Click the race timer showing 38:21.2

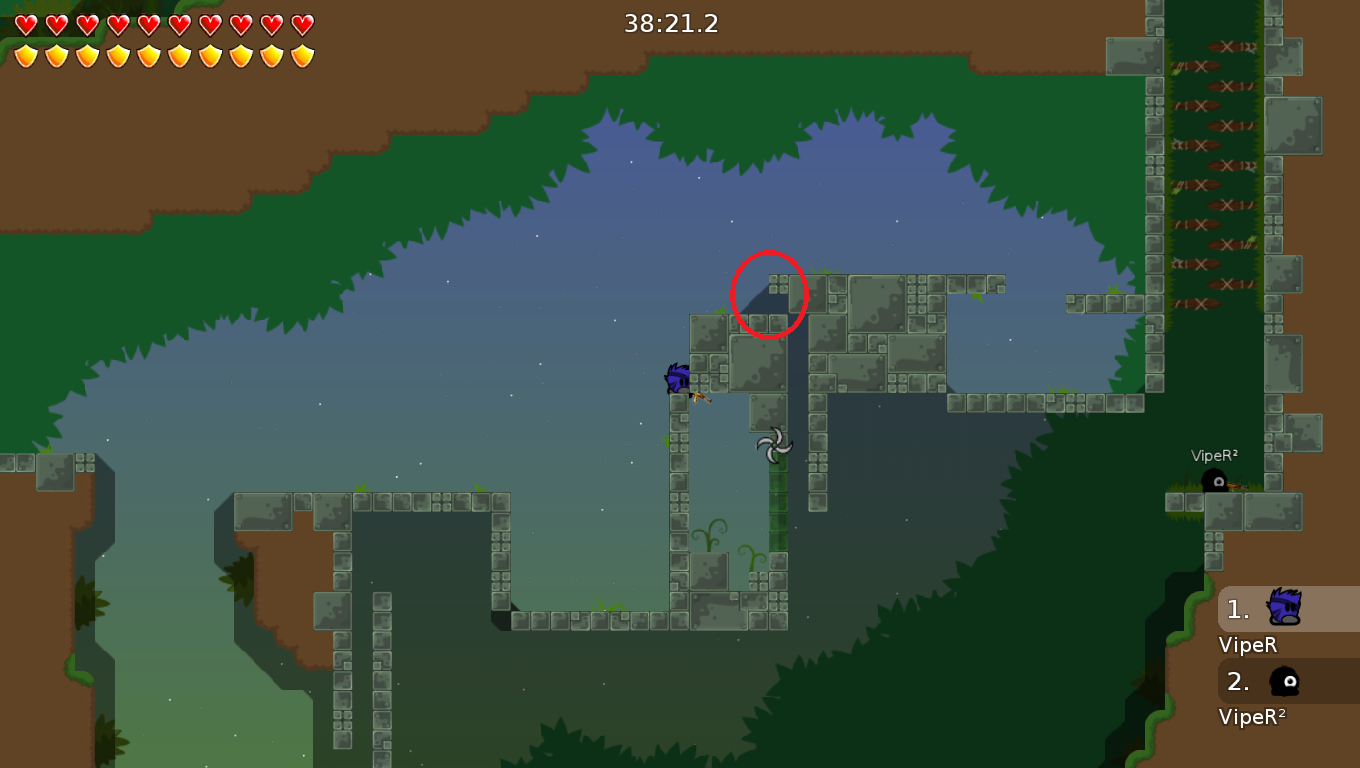[x=671, y=24]
